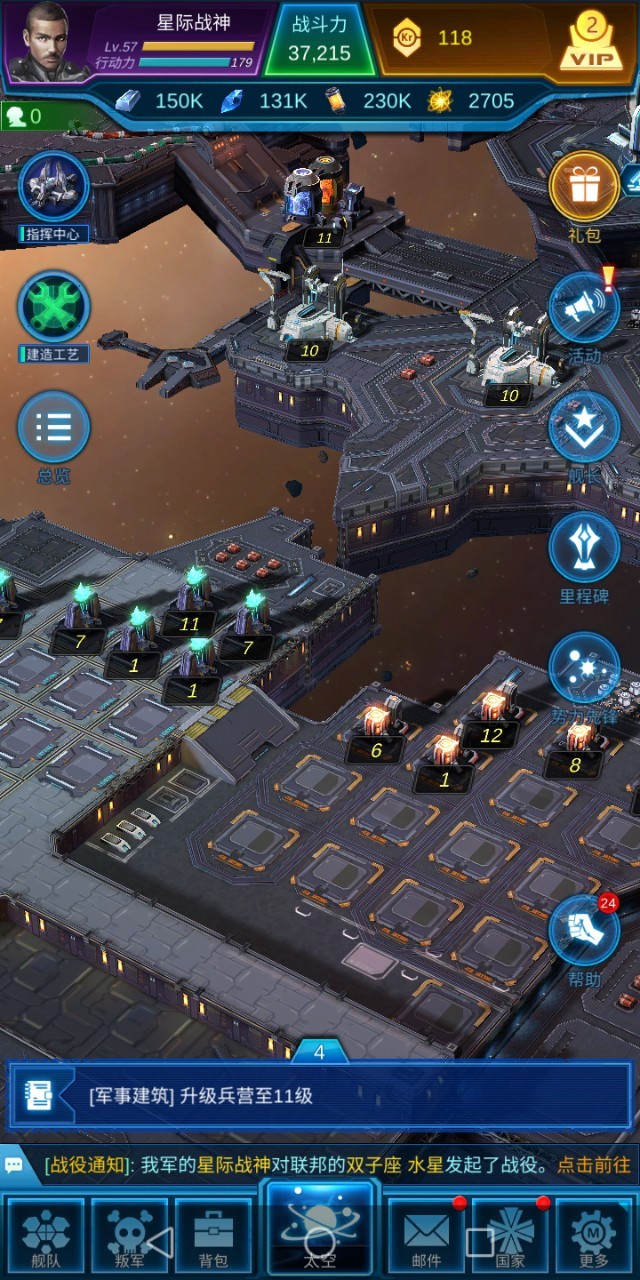Click 点击前往 in the battle notice
640x1280 pixels.
594,1165
